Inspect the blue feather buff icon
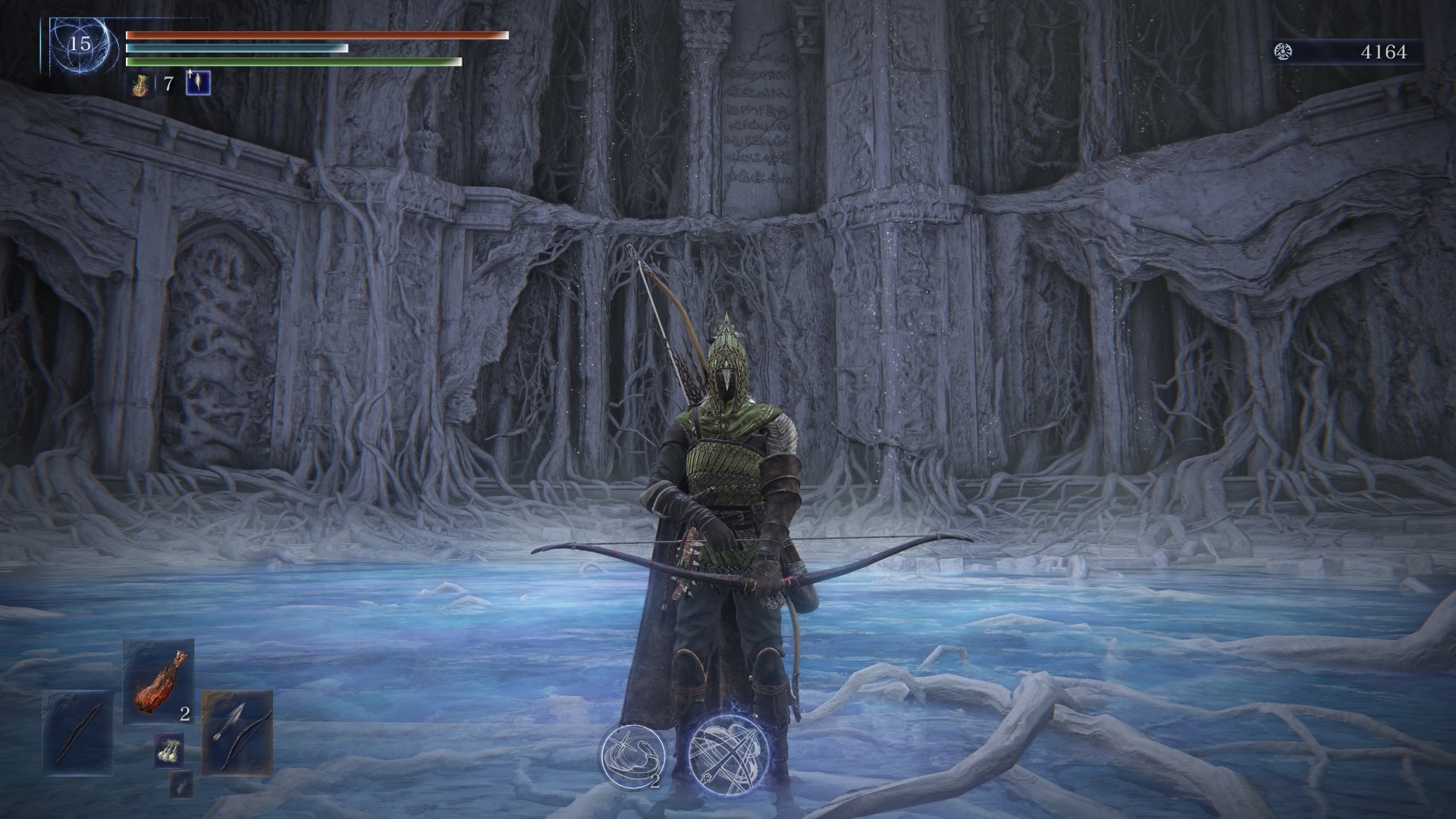 (198, 84)
